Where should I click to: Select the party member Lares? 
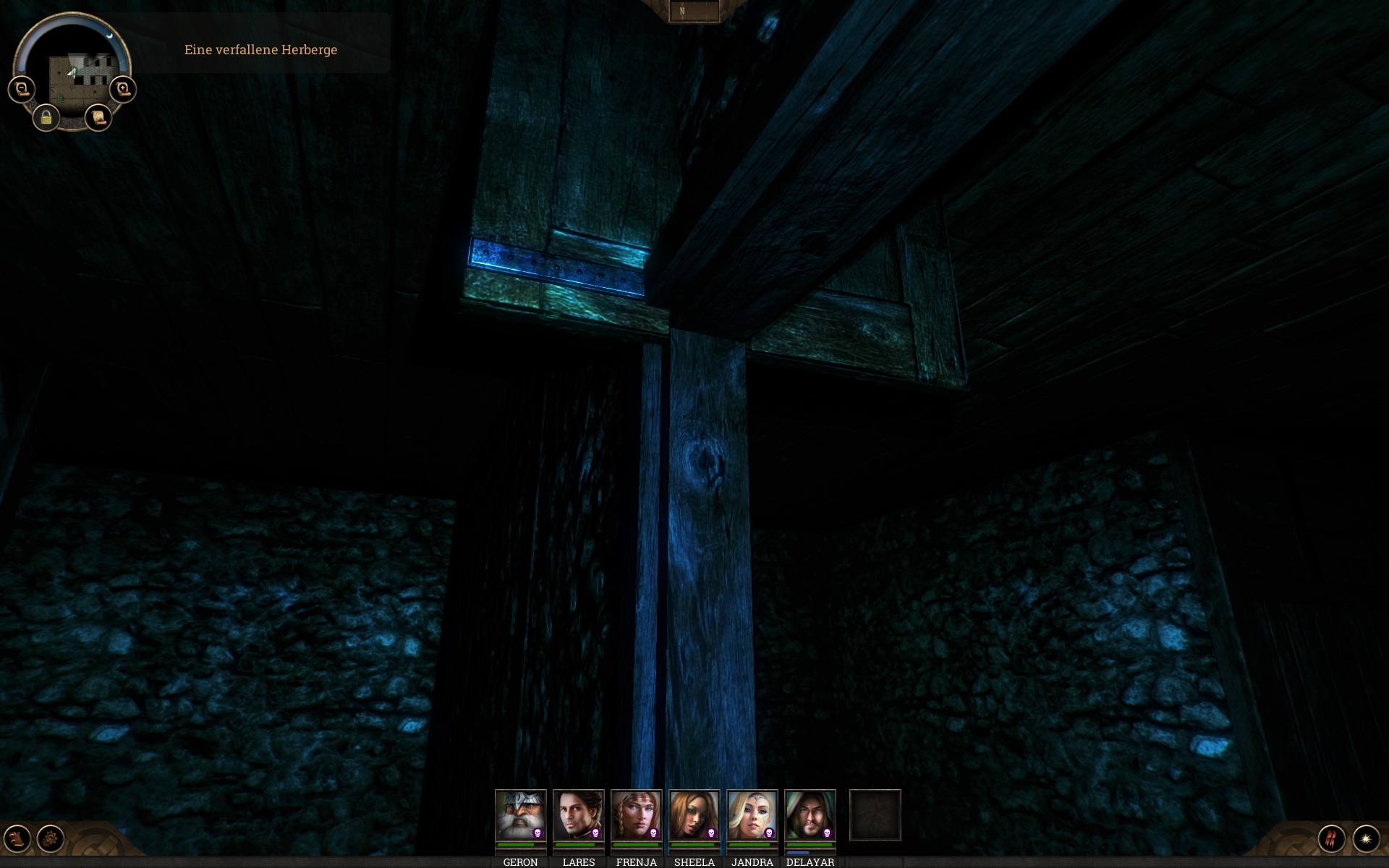pyautogui.click(x=577, y=814)
